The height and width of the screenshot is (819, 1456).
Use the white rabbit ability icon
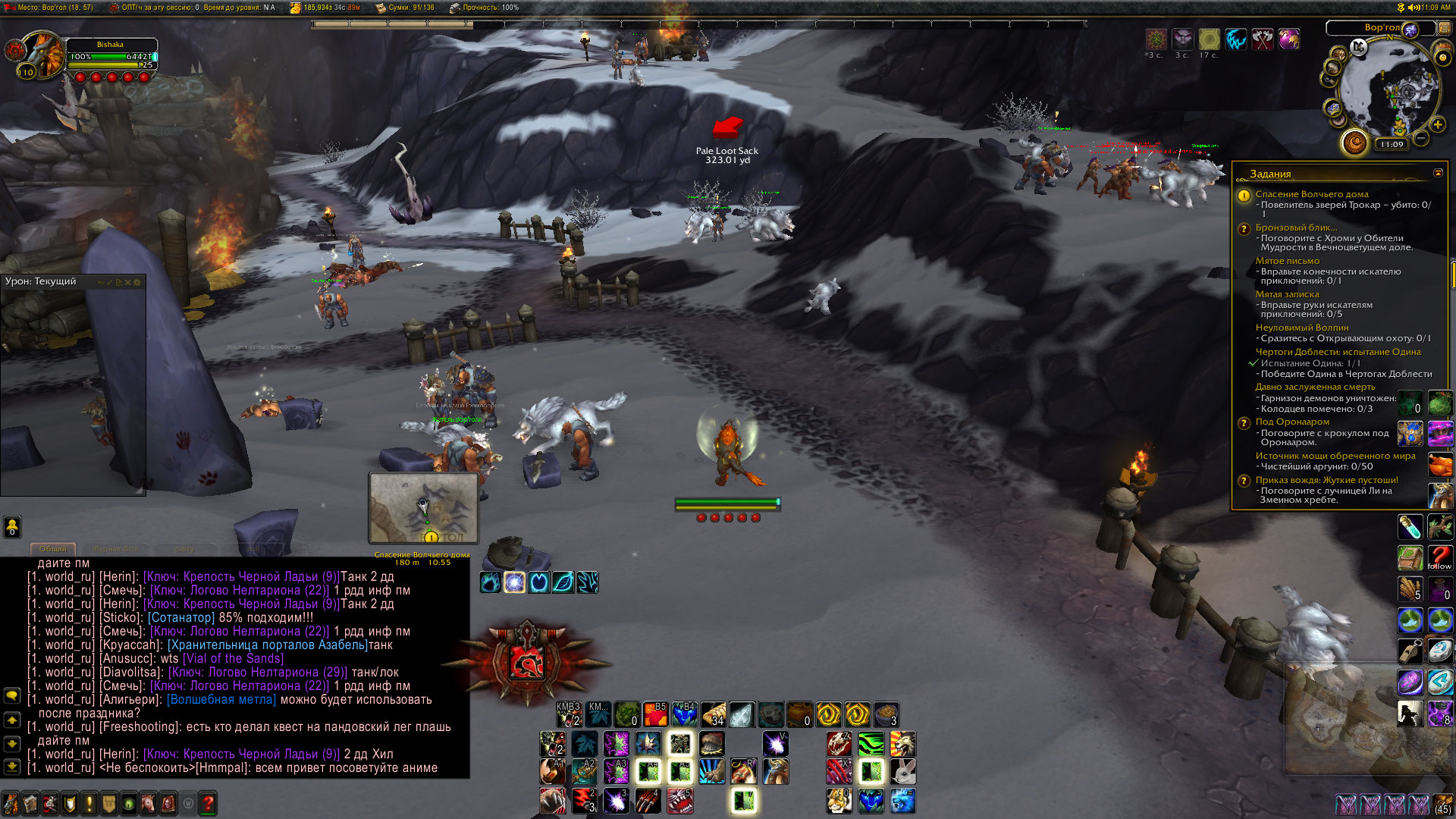click(902, 772)
